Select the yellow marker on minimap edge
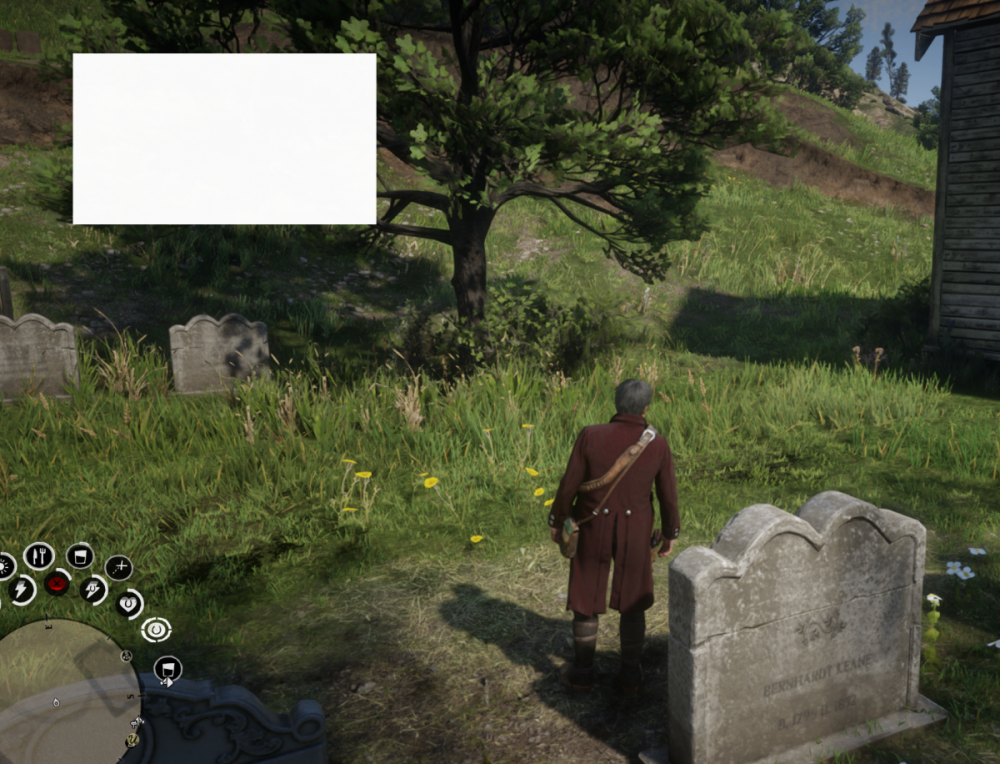 click(132, 739)
